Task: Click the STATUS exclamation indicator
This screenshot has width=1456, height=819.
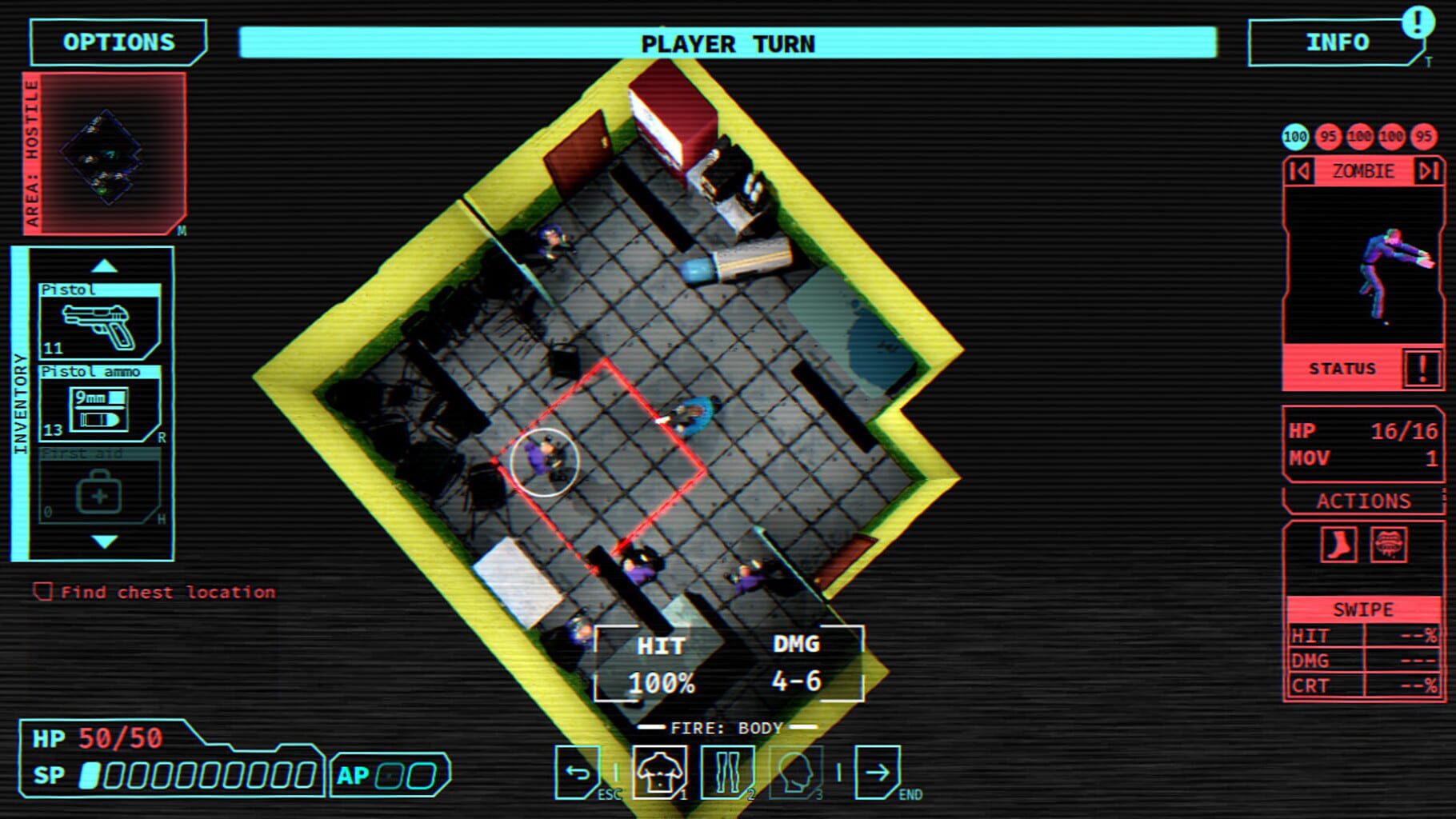Action: coord(1422,368)
